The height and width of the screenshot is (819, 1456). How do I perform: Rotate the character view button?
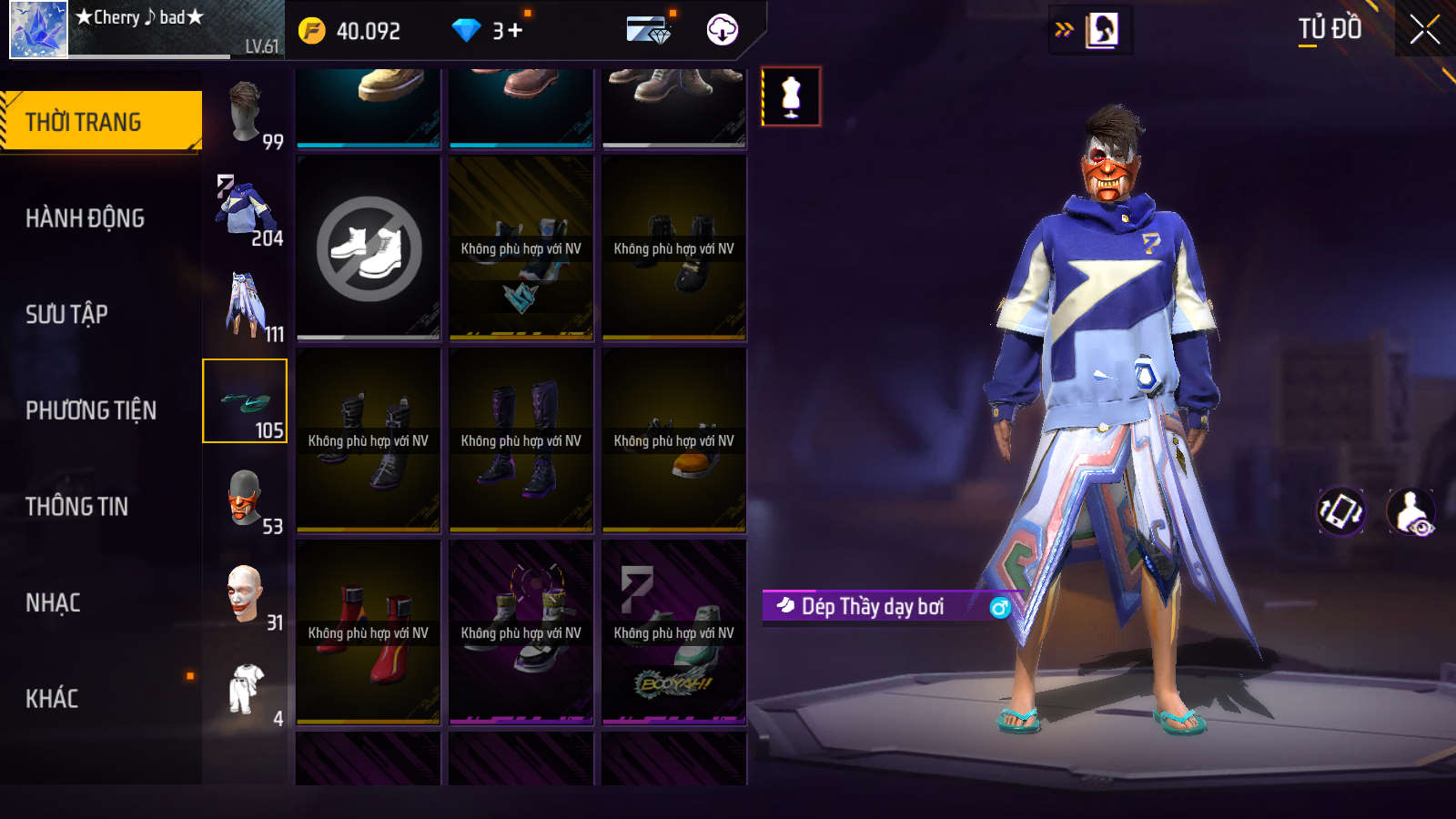point(1341,511)
